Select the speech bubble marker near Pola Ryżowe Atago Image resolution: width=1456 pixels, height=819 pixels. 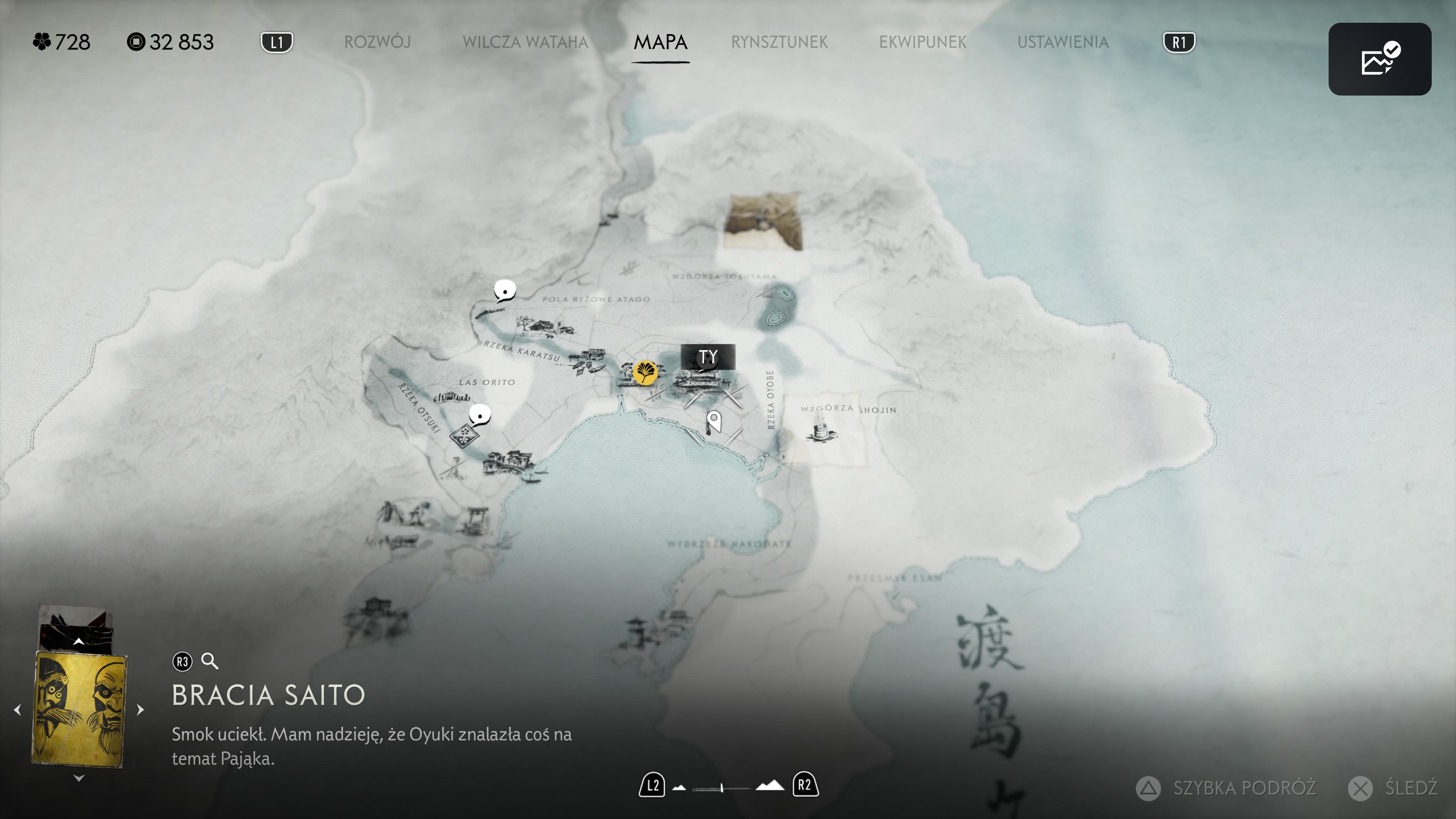pos(505,290)
